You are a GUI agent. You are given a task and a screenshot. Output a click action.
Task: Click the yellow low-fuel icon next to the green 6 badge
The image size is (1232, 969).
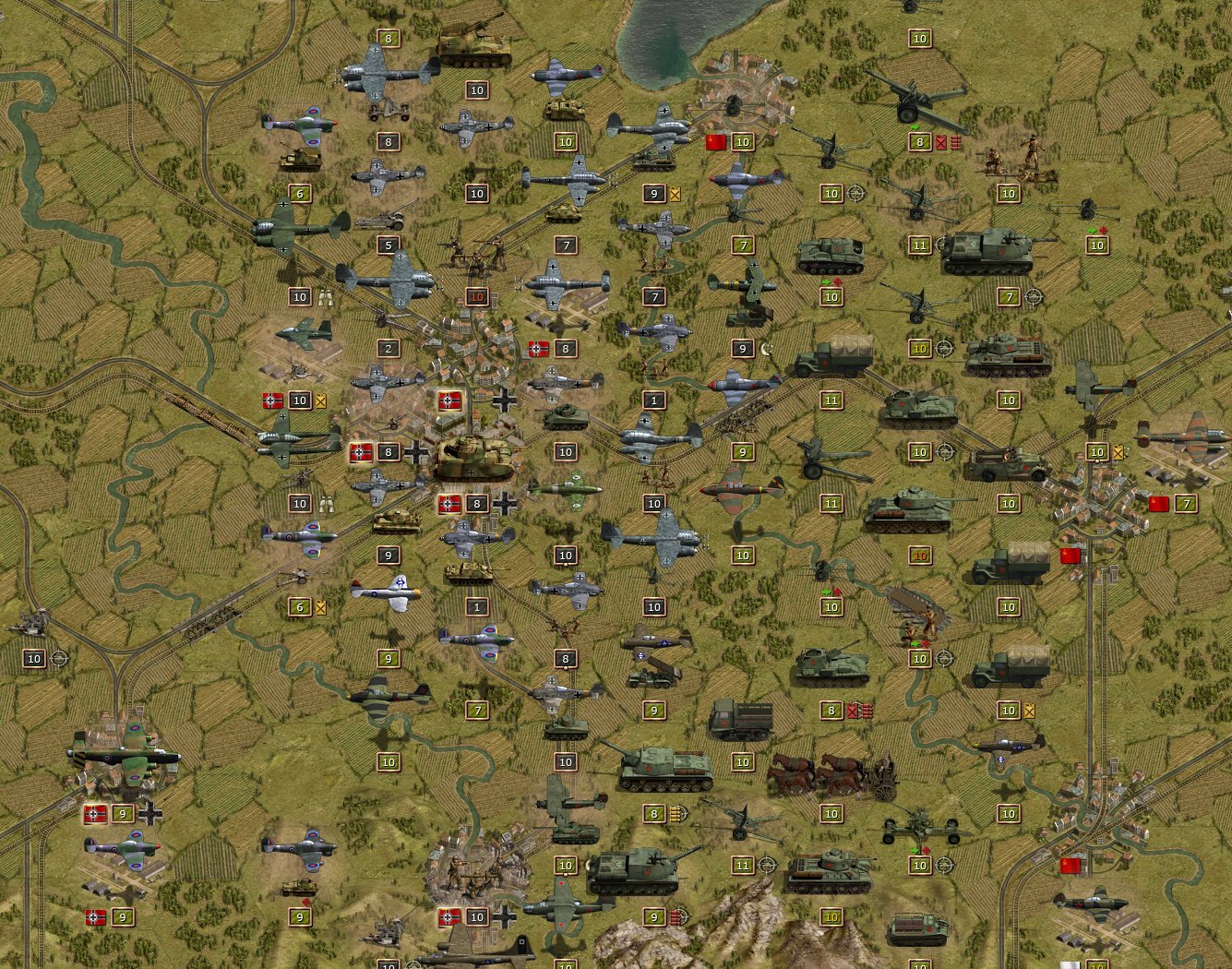point(320,607)
